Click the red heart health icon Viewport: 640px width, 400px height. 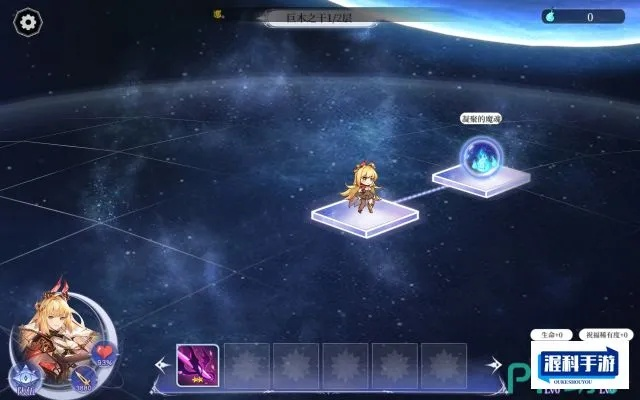tap(105, 352)
